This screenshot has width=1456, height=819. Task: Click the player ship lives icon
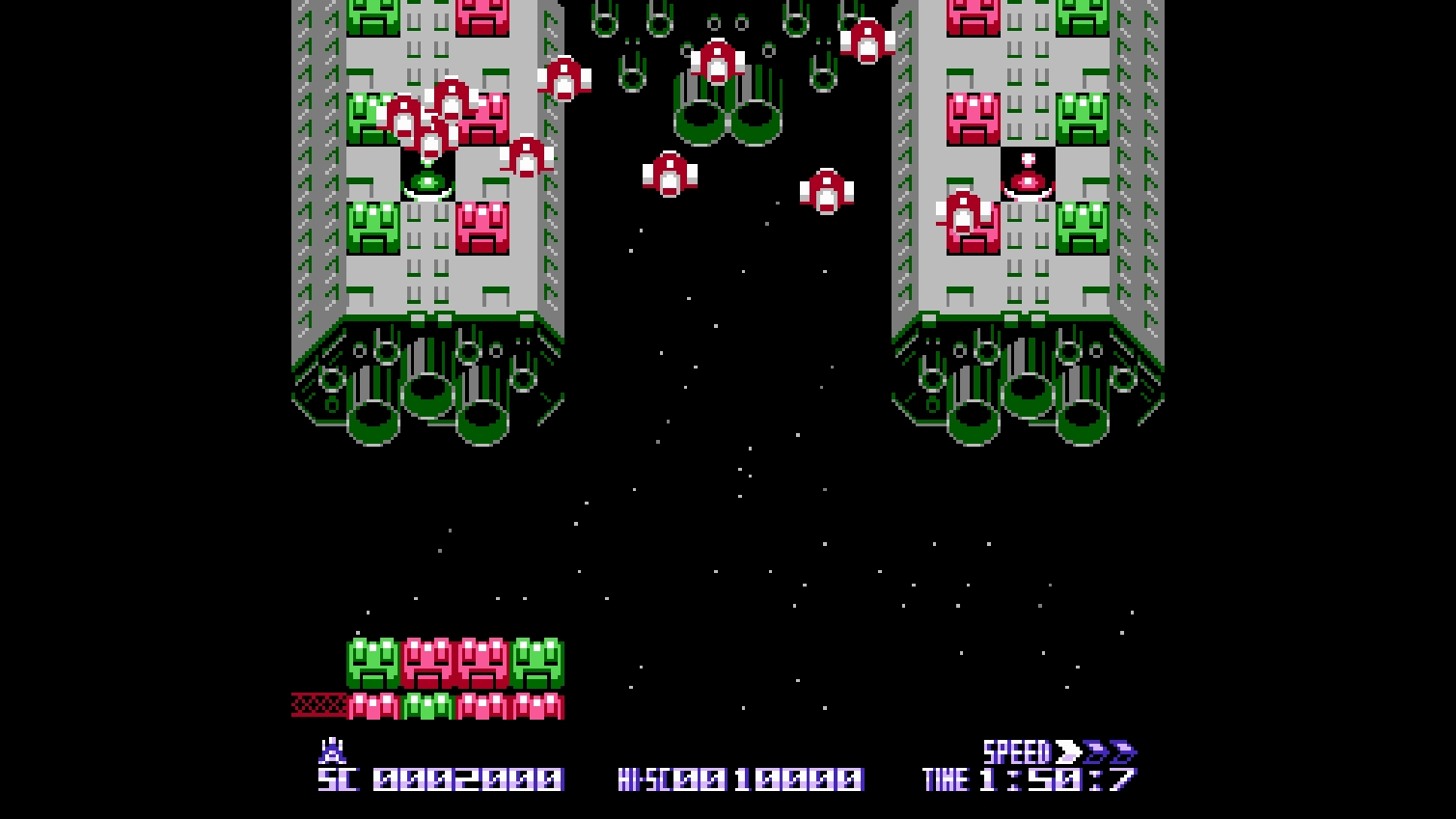pyautogui.click(x=332, y=751)
